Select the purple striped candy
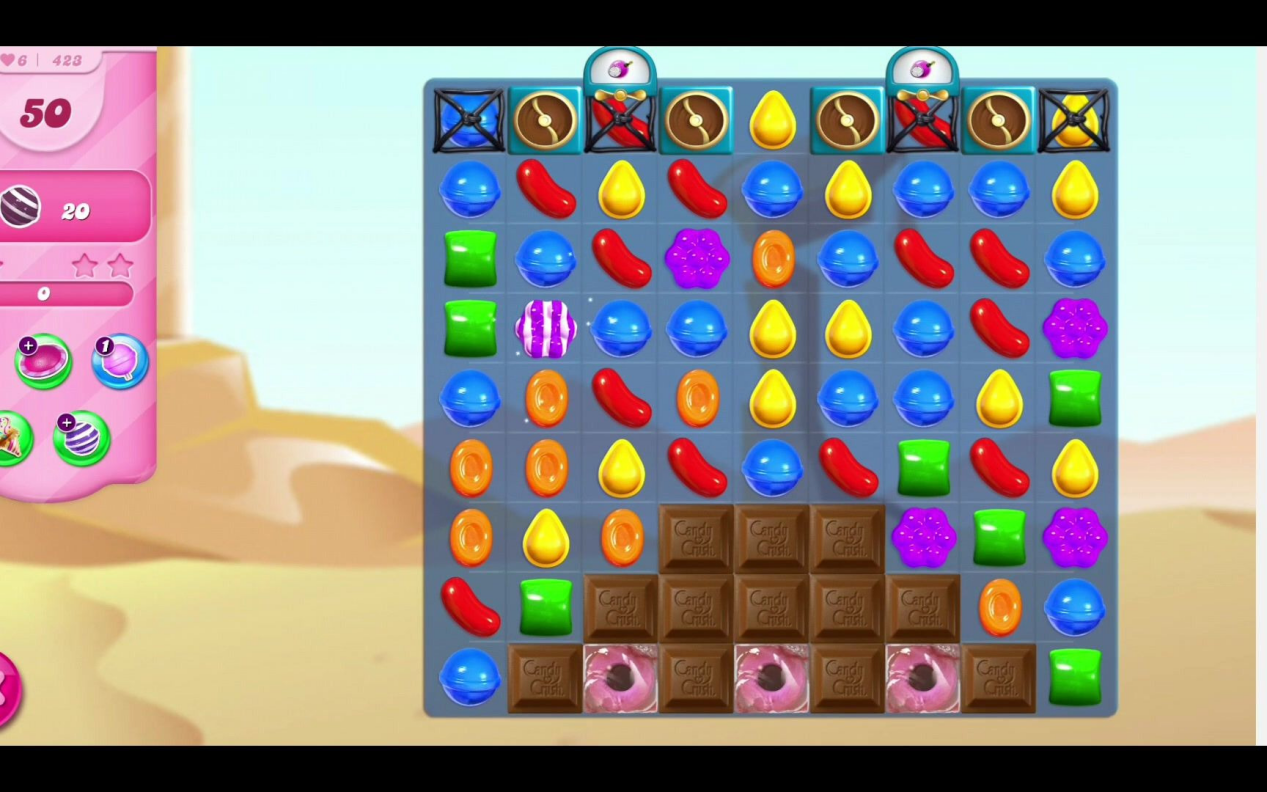Image resolution: width=1267 pixels, height=792 pixels. (546, 329)
